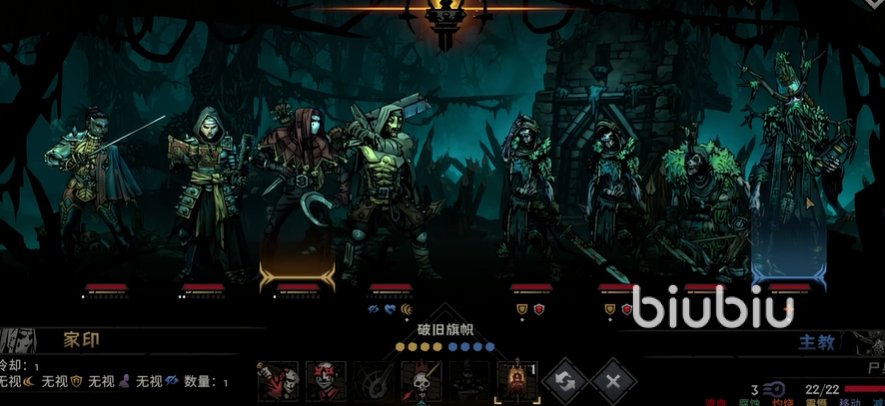Image resolution: width=885 pixels, height=406 pixels.
Task: Use the tattered banner combat item
Action: point(516,381)
